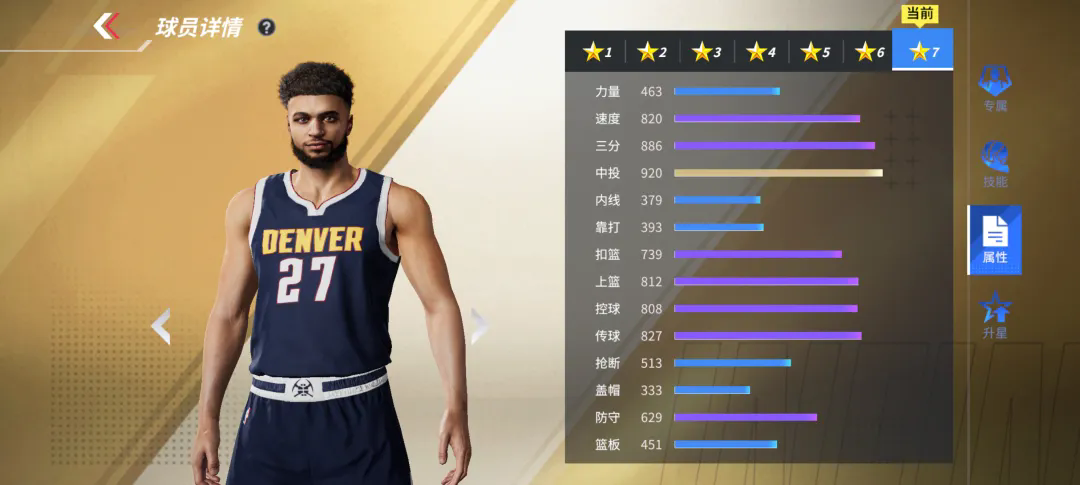The width and height of the screenshot is (1080, 485).
Task: Switch to the 5-star tab
Action: click(815, 51)
